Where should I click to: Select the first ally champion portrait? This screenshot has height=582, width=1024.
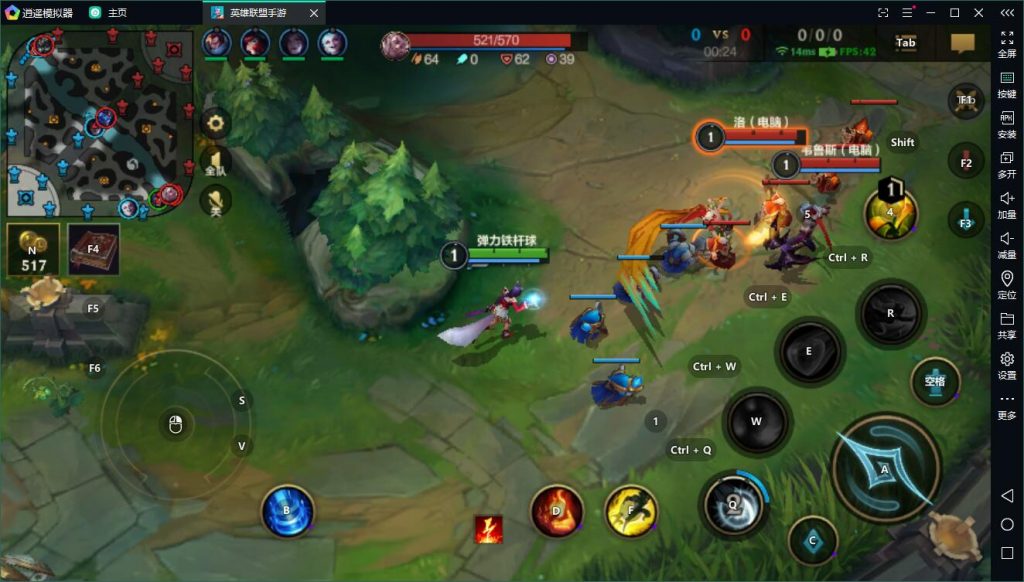pos(217,43)
